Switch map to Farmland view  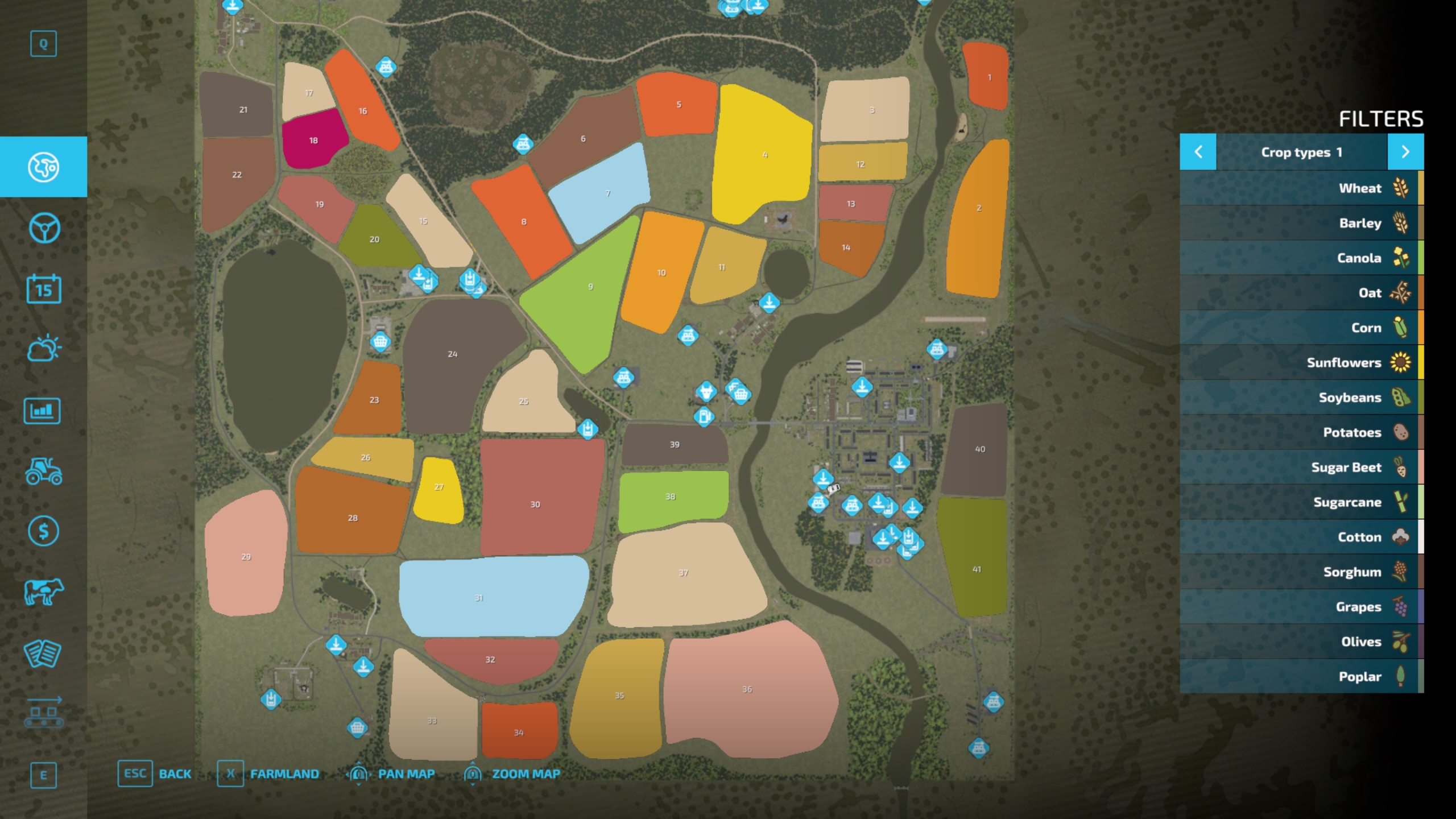tap(268, 774)
